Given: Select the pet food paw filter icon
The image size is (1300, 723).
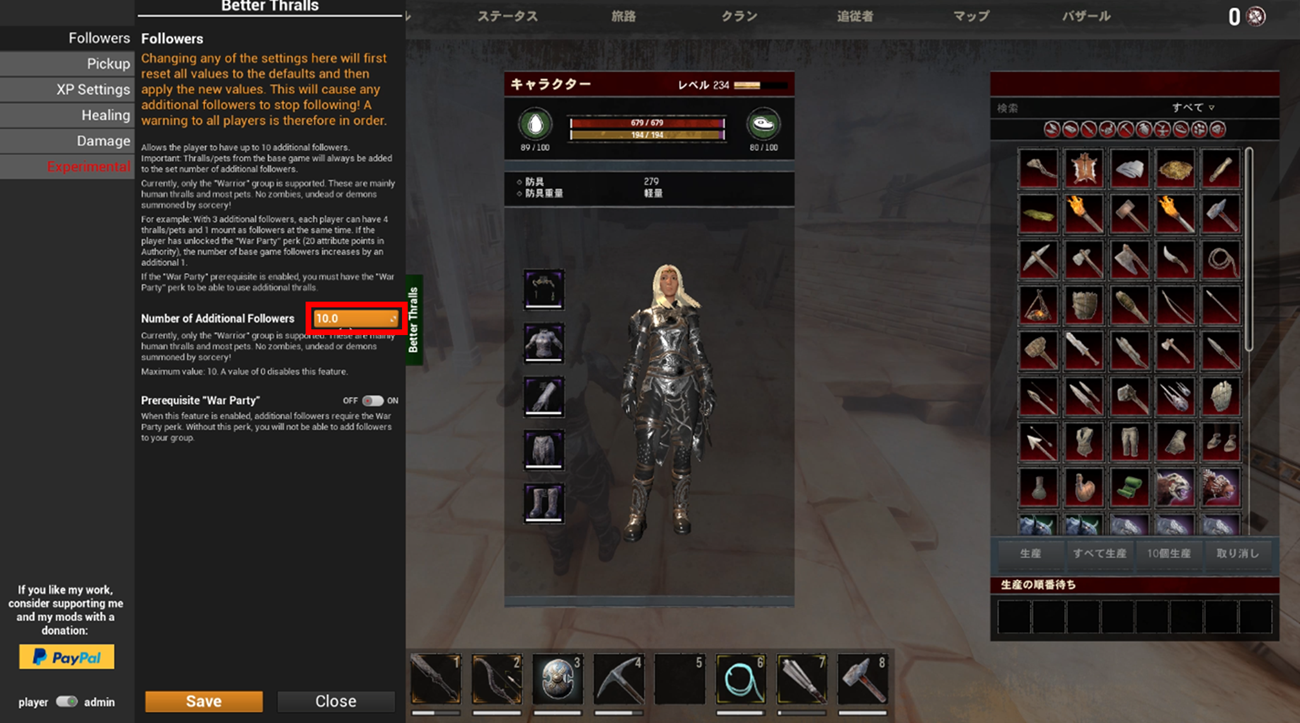Looking at the screenshot, I should [x=1199, y=128].
